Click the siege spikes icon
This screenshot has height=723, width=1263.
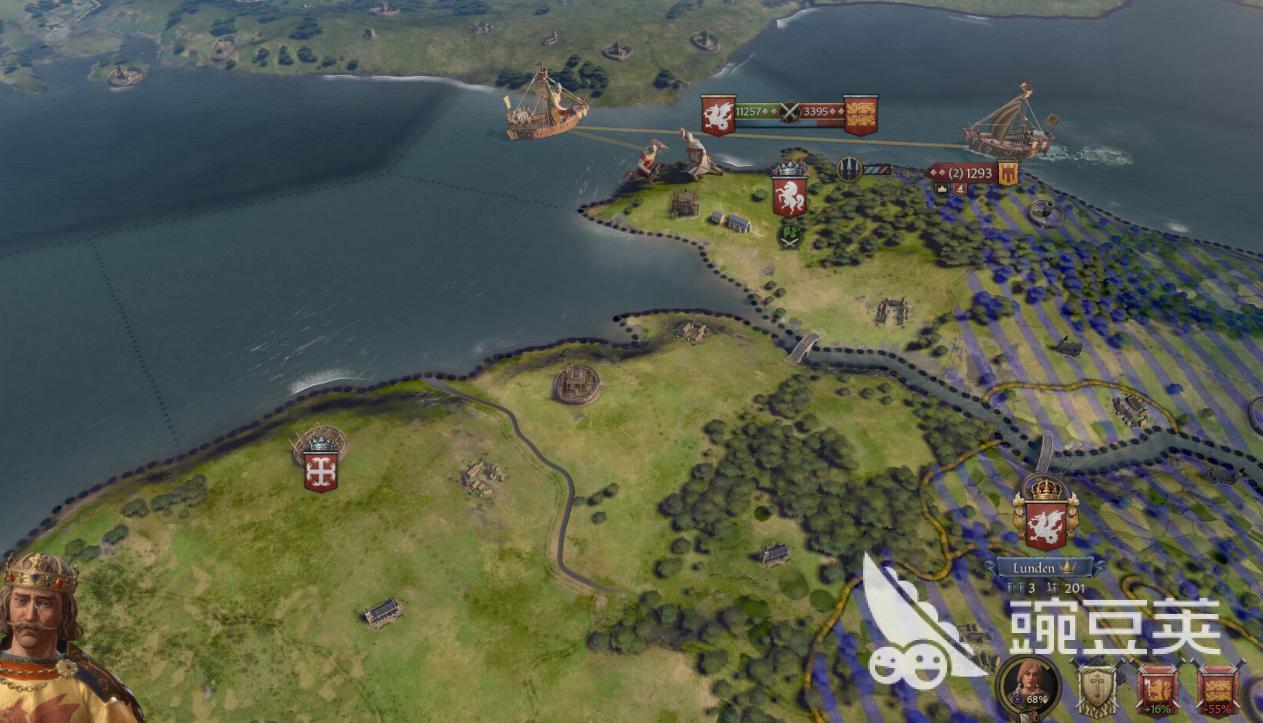849,169
